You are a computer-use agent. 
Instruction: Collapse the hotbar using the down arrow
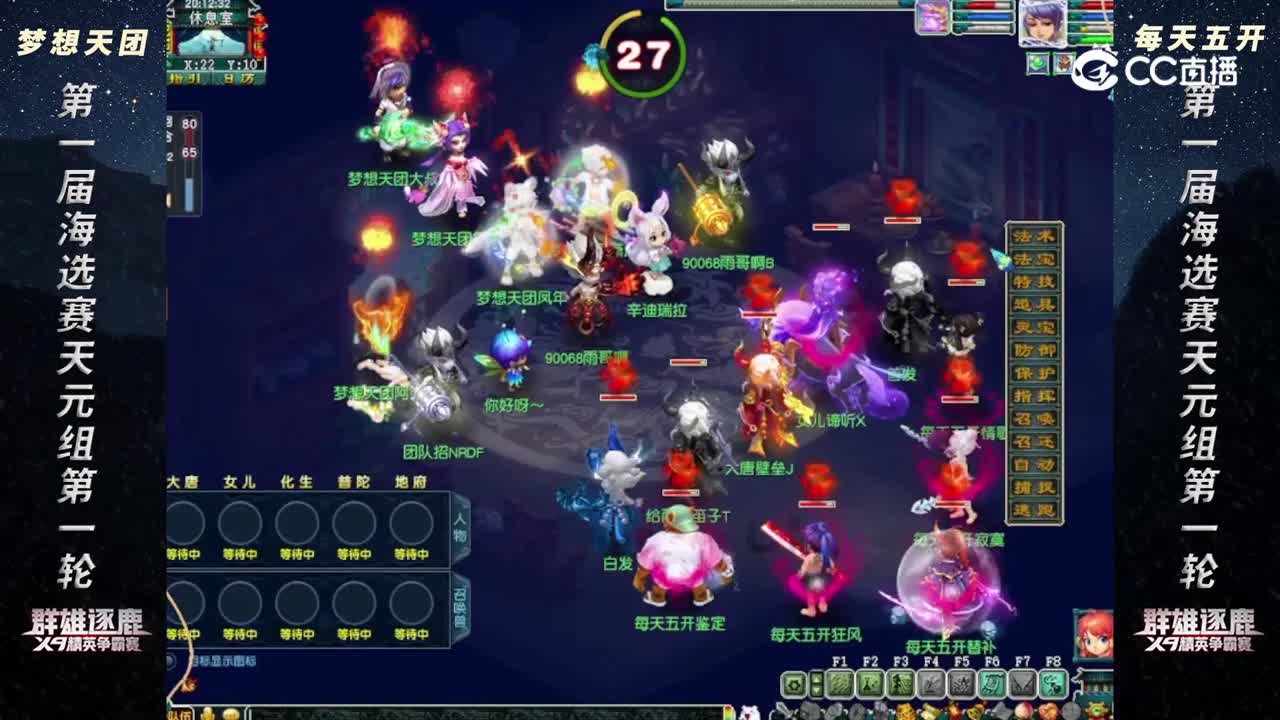tap(816, 690)
